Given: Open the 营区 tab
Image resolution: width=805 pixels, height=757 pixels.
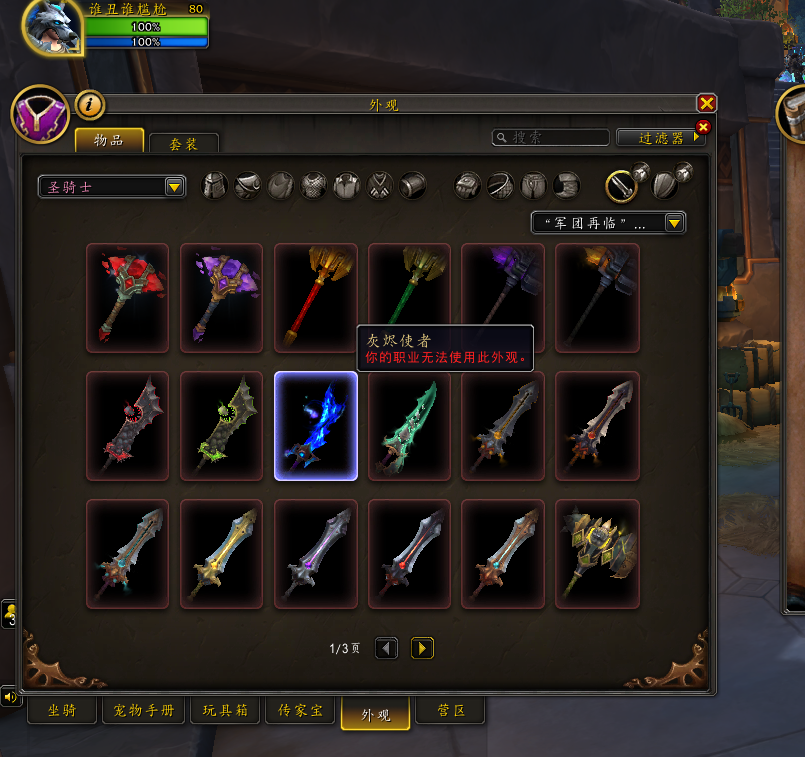Looking at the screenshot, I should tap(449, 712).
